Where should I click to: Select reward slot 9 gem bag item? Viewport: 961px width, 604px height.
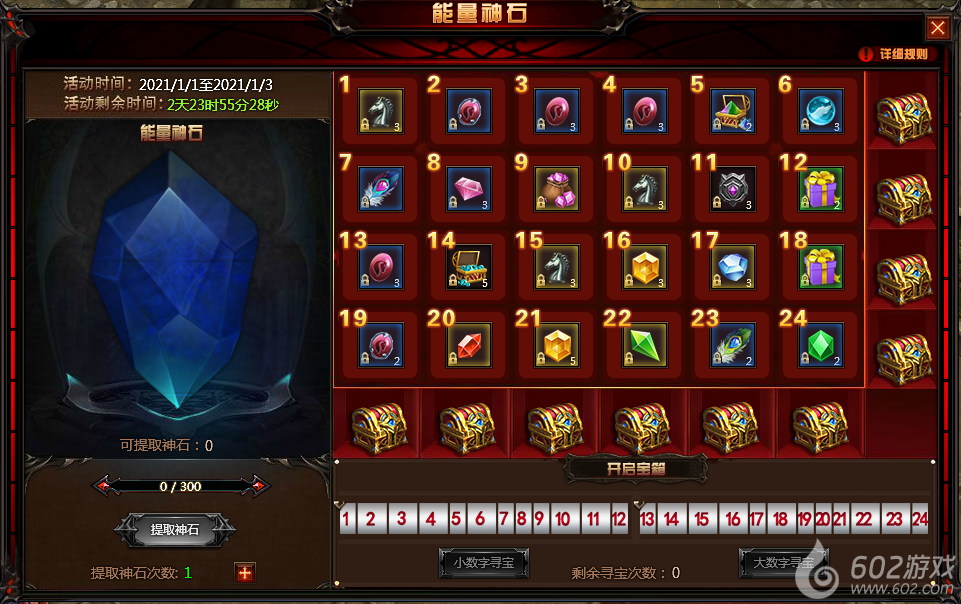point(557,189)
